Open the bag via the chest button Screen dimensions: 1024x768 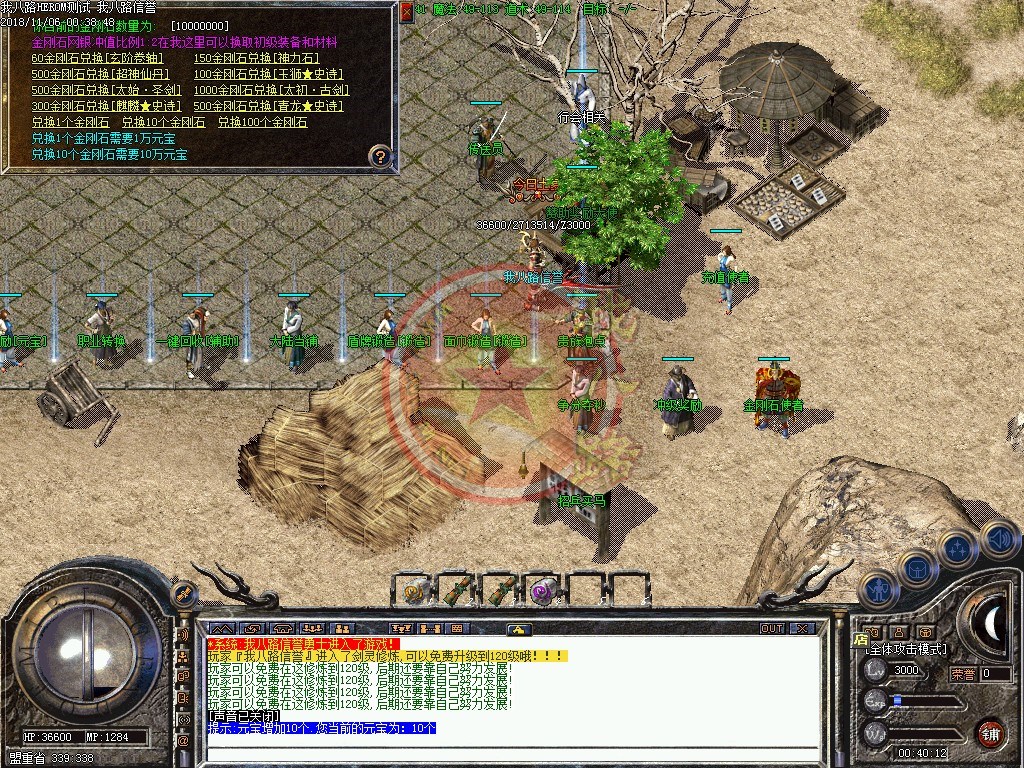tap(916, 568)
